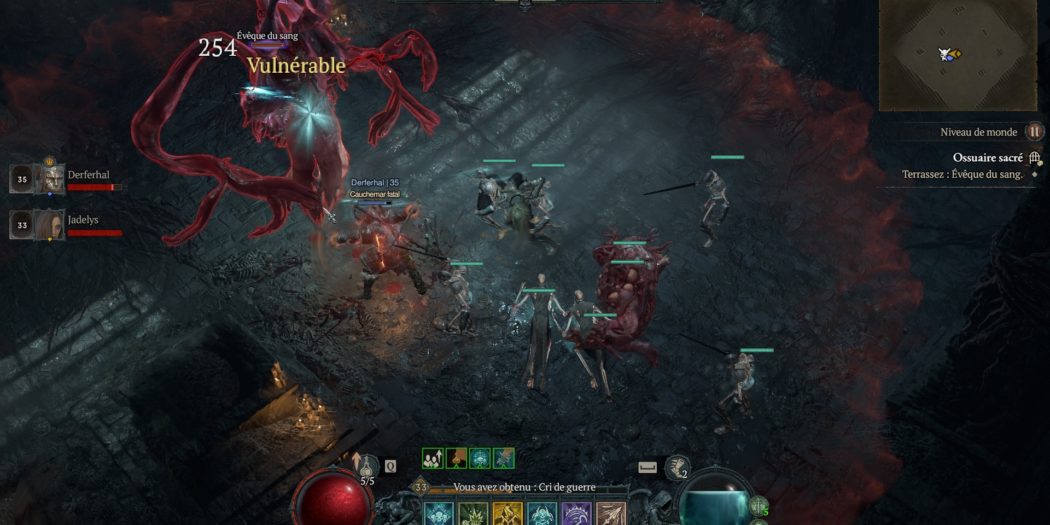Activate the first teal skill slot
The image size is (1050, 525).
439,514
